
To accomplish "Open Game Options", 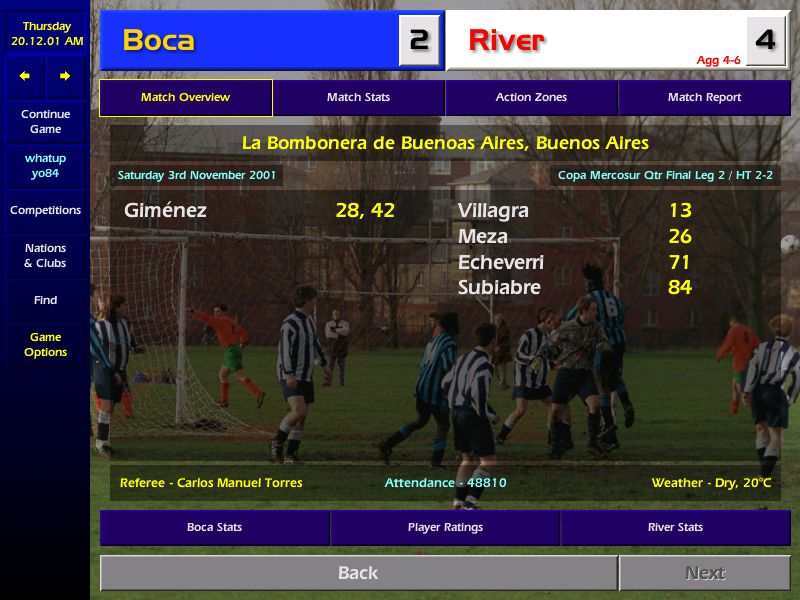I will 45,345.
